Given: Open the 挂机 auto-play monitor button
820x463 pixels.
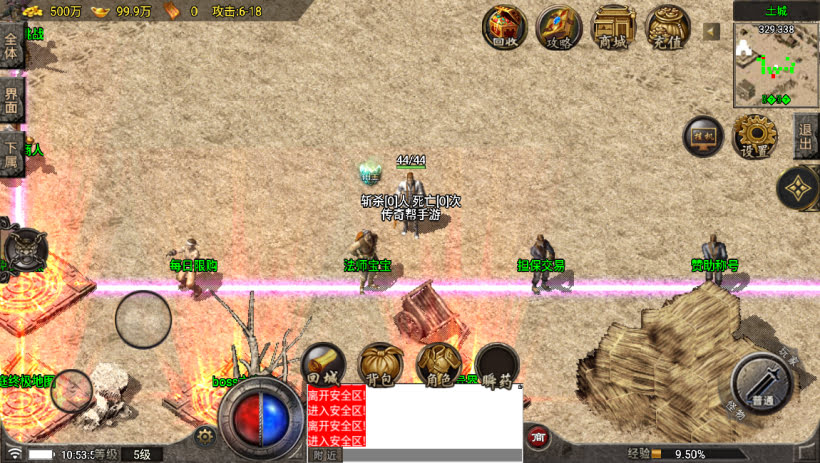Looking at the screenshot, I should click(x=703, y=137).
